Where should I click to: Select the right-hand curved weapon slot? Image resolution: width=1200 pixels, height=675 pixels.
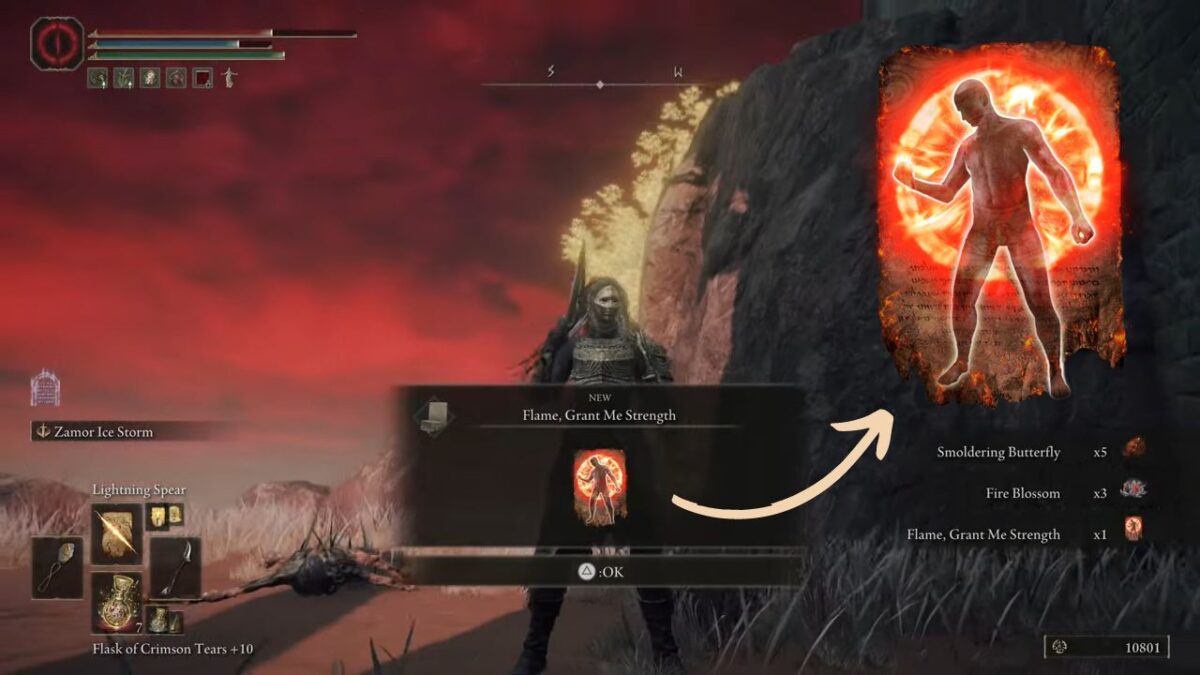pos(175,567)
